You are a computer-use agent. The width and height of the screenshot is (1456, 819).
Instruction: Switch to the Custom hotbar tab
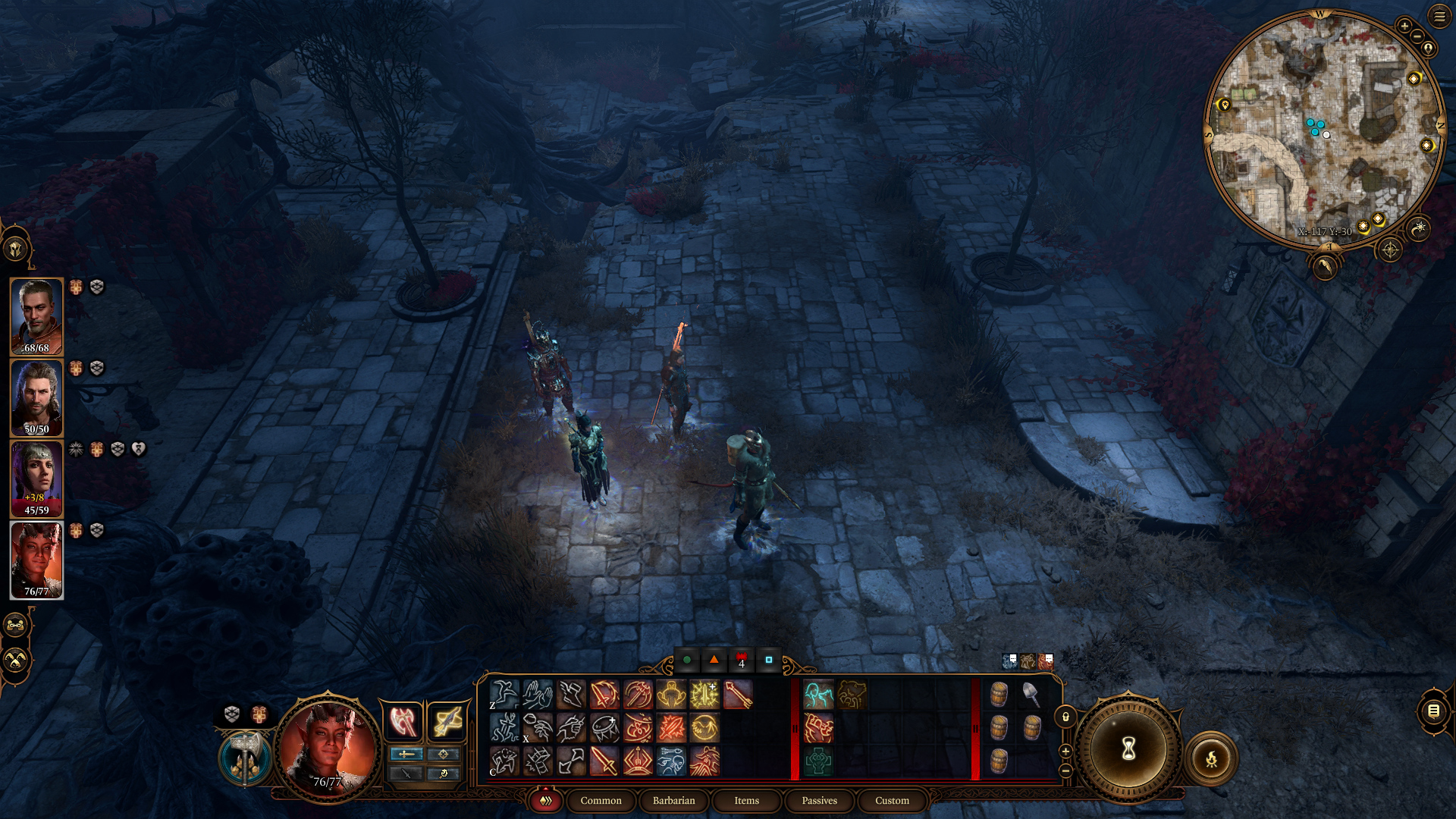point(892,801)
